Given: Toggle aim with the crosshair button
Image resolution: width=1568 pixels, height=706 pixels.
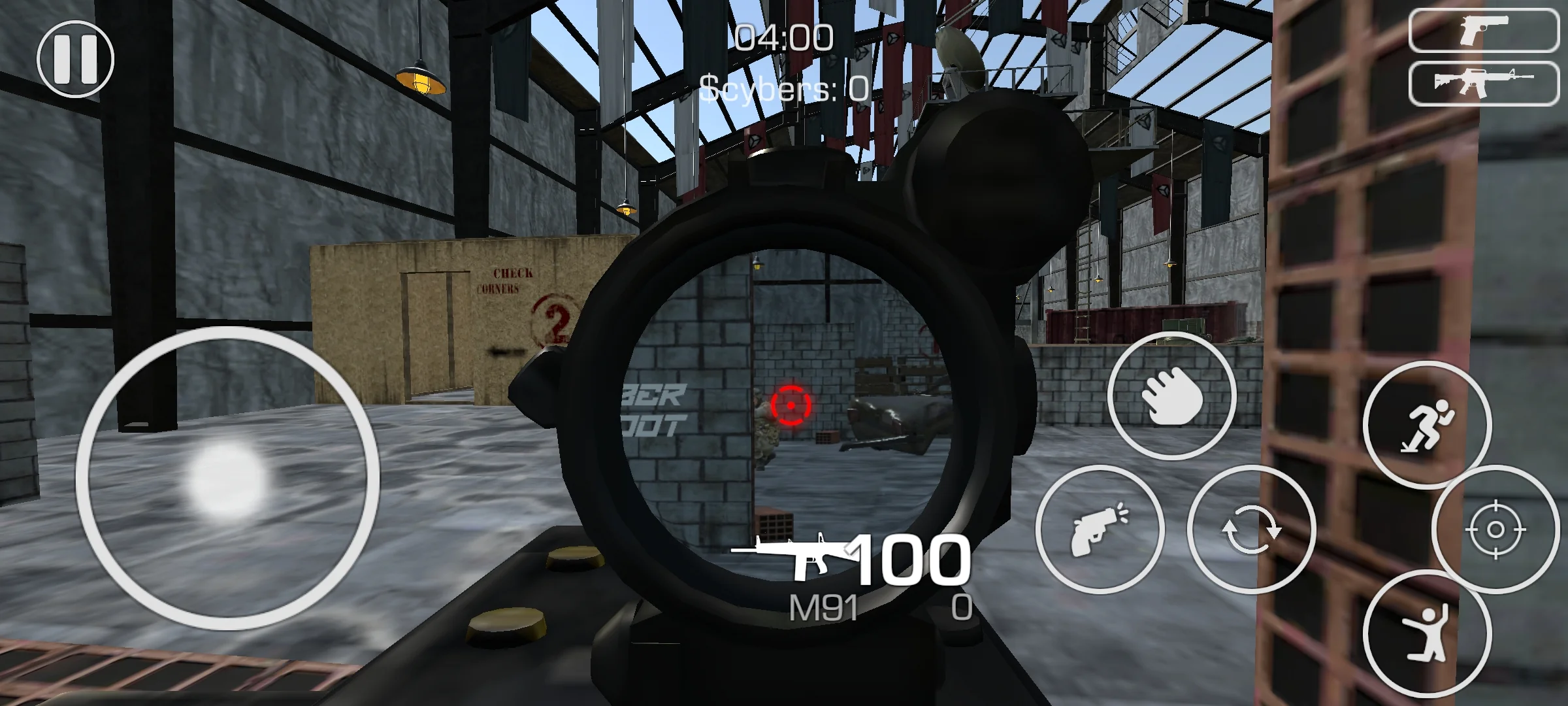Looking at the screenshot, I should pyautogui.click(x=1495, y=529).
